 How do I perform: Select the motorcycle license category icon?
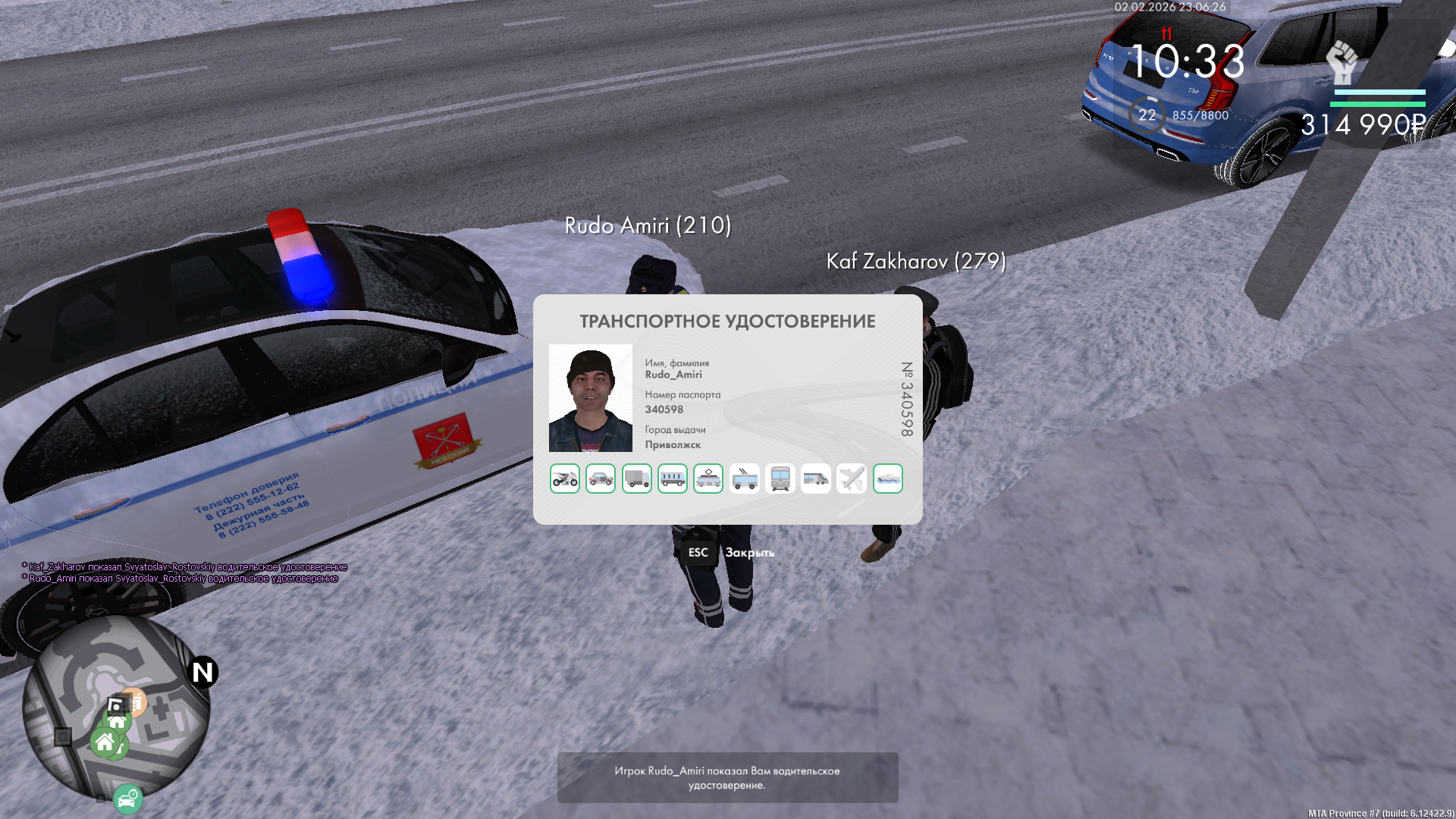pos(565,479)
